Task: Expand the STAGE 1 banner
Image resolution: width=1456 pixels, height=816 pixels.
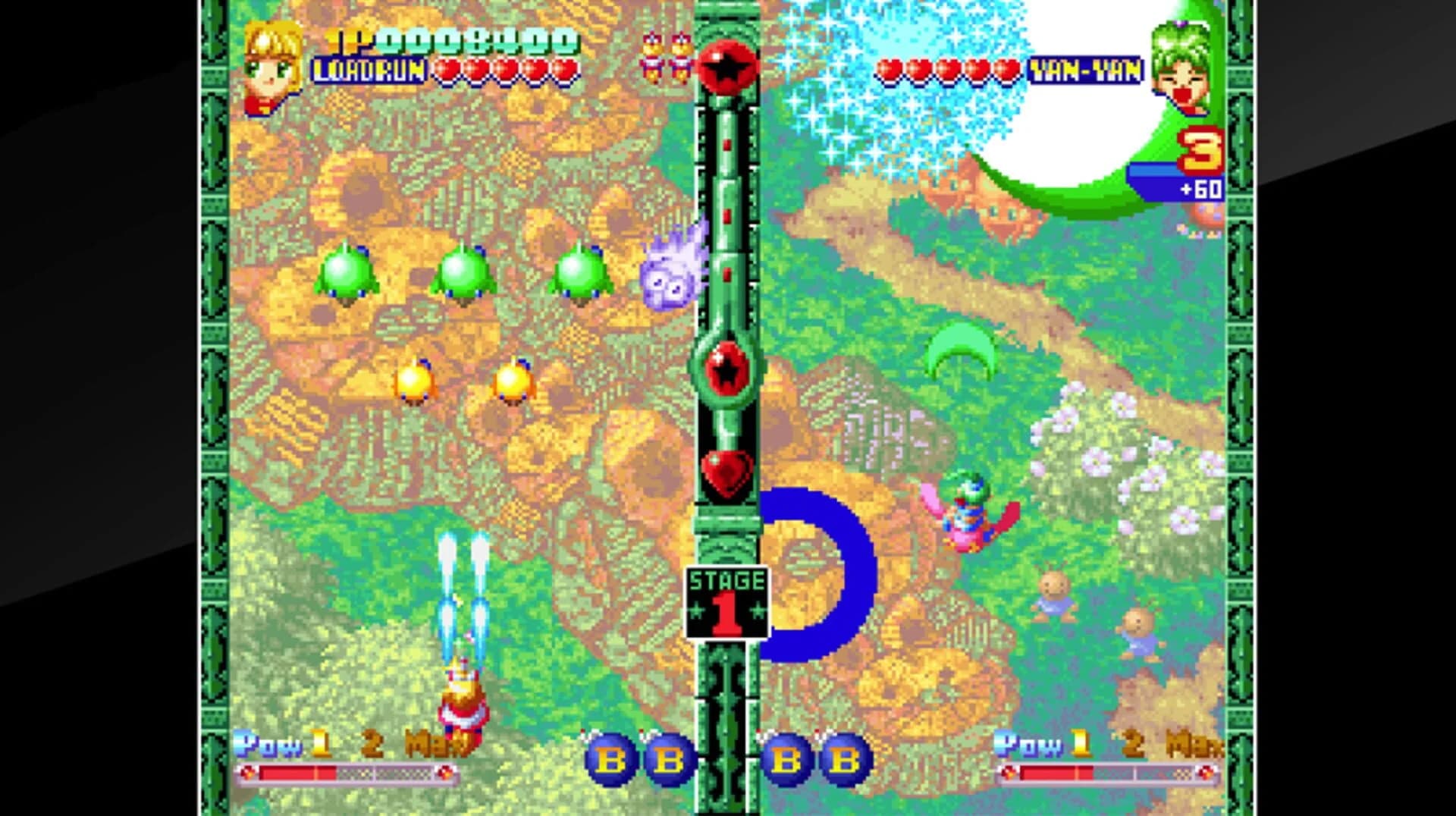Action: pyautogui.click(x=726, y=599)
